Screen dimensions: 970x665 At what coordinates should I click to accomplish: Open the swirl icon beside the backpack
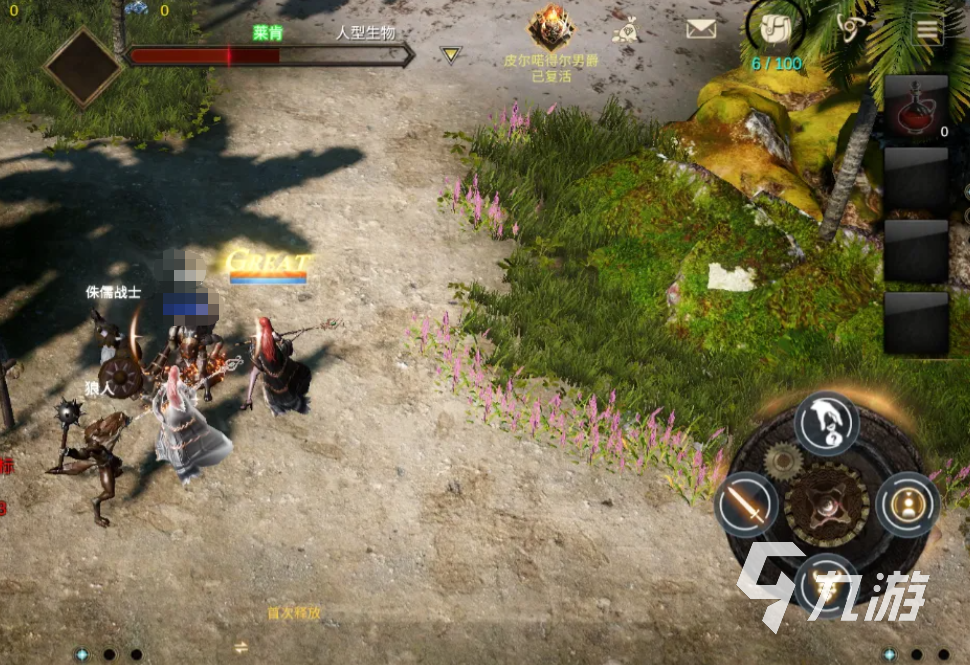click(850, 28)
